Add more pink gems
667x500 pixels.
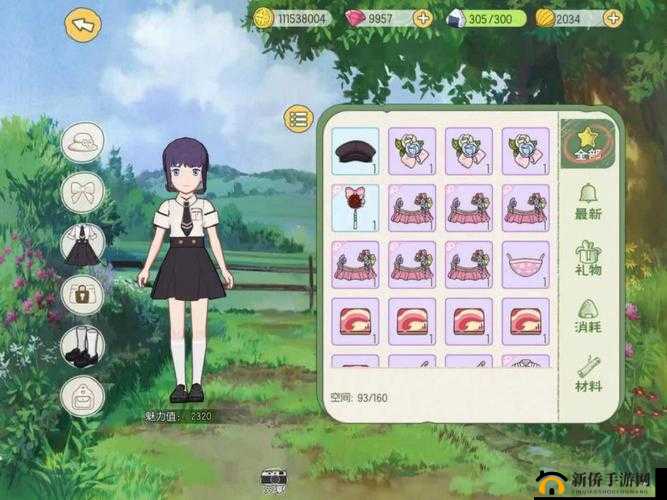tap(422, 18)
